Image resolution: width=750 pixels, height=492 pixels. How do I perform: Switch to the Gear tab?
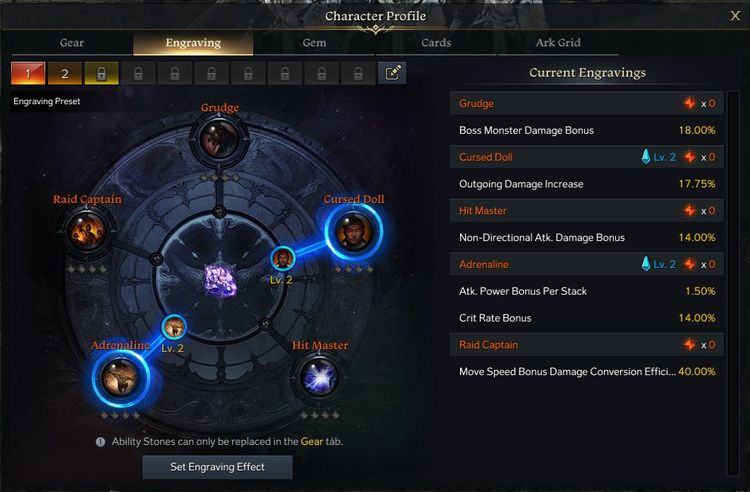click(72, 43)
